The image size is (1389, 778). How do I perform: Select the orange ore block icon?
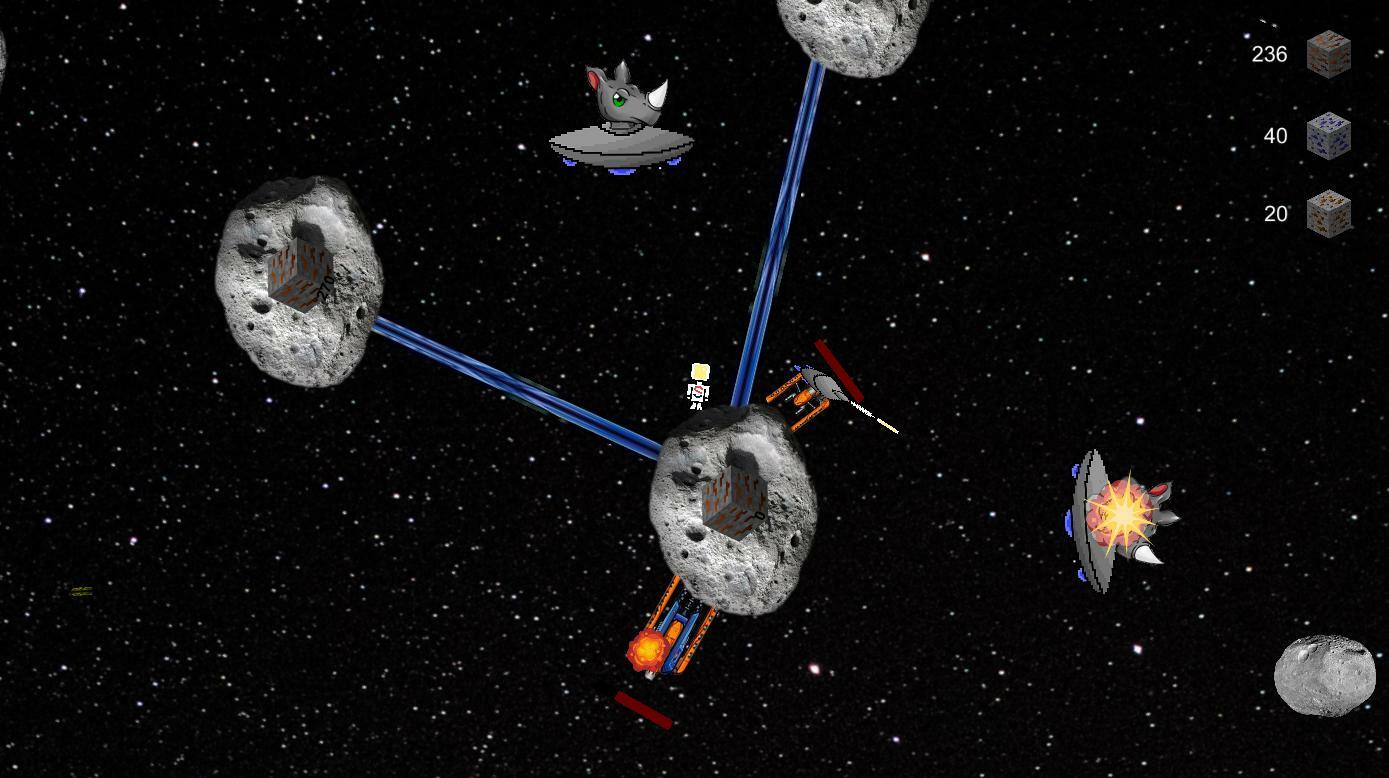point(1328,214)
